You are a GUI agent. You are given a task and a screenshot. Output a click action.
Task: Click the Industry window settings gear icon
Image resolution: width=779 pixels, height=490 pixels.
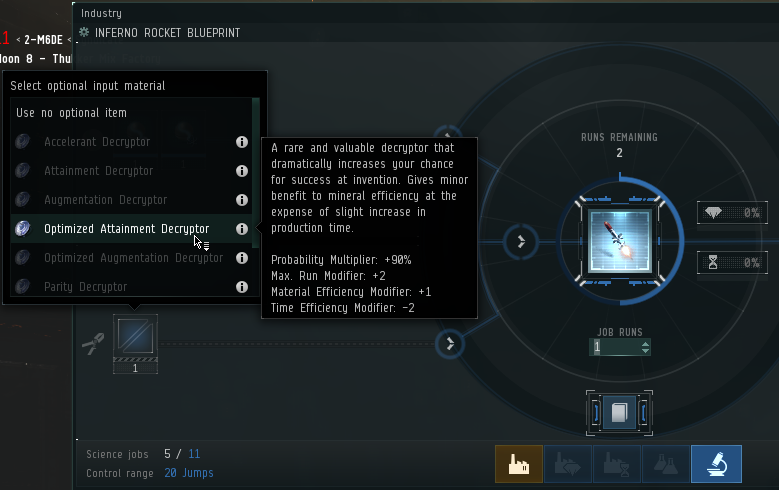(84, 32)
